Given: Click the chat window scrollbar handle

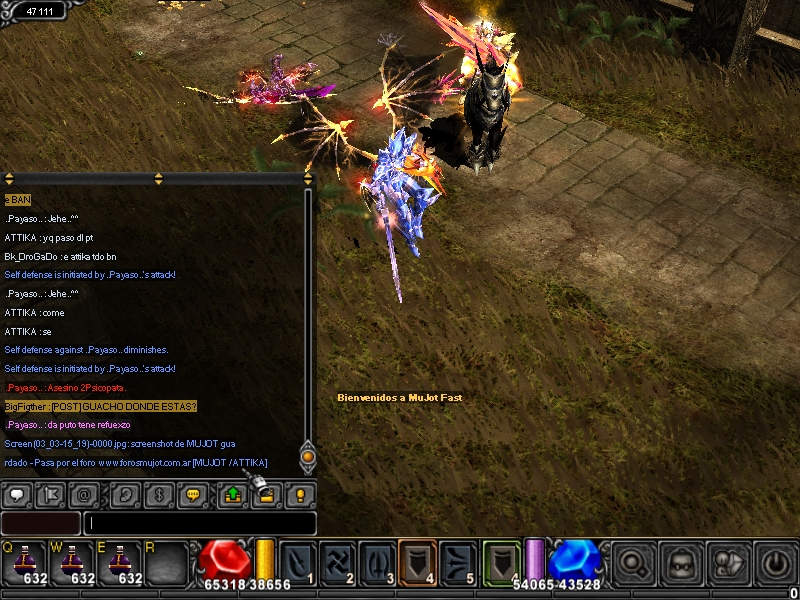Looking at the screenshot, I should [x=308, y=458].
